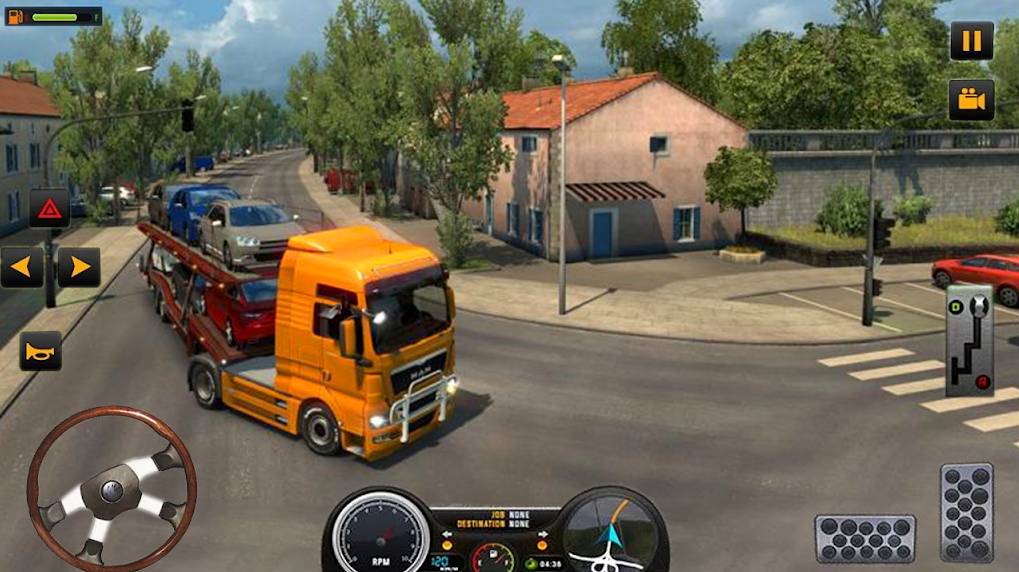Pause the game
The image size is (1019, 572).
pyautogui.click(x=971, y=41)
